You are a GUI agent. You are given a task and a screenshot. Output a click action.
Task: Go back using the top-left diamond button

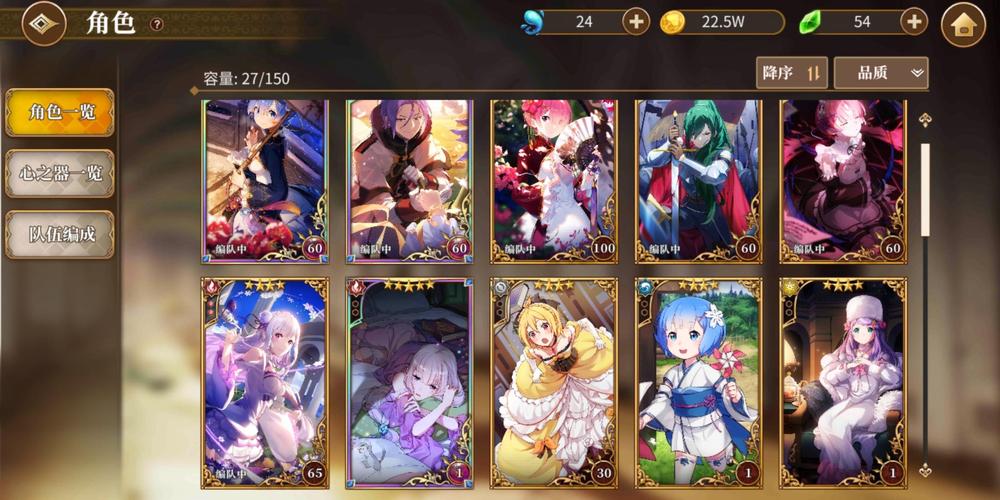43,23
